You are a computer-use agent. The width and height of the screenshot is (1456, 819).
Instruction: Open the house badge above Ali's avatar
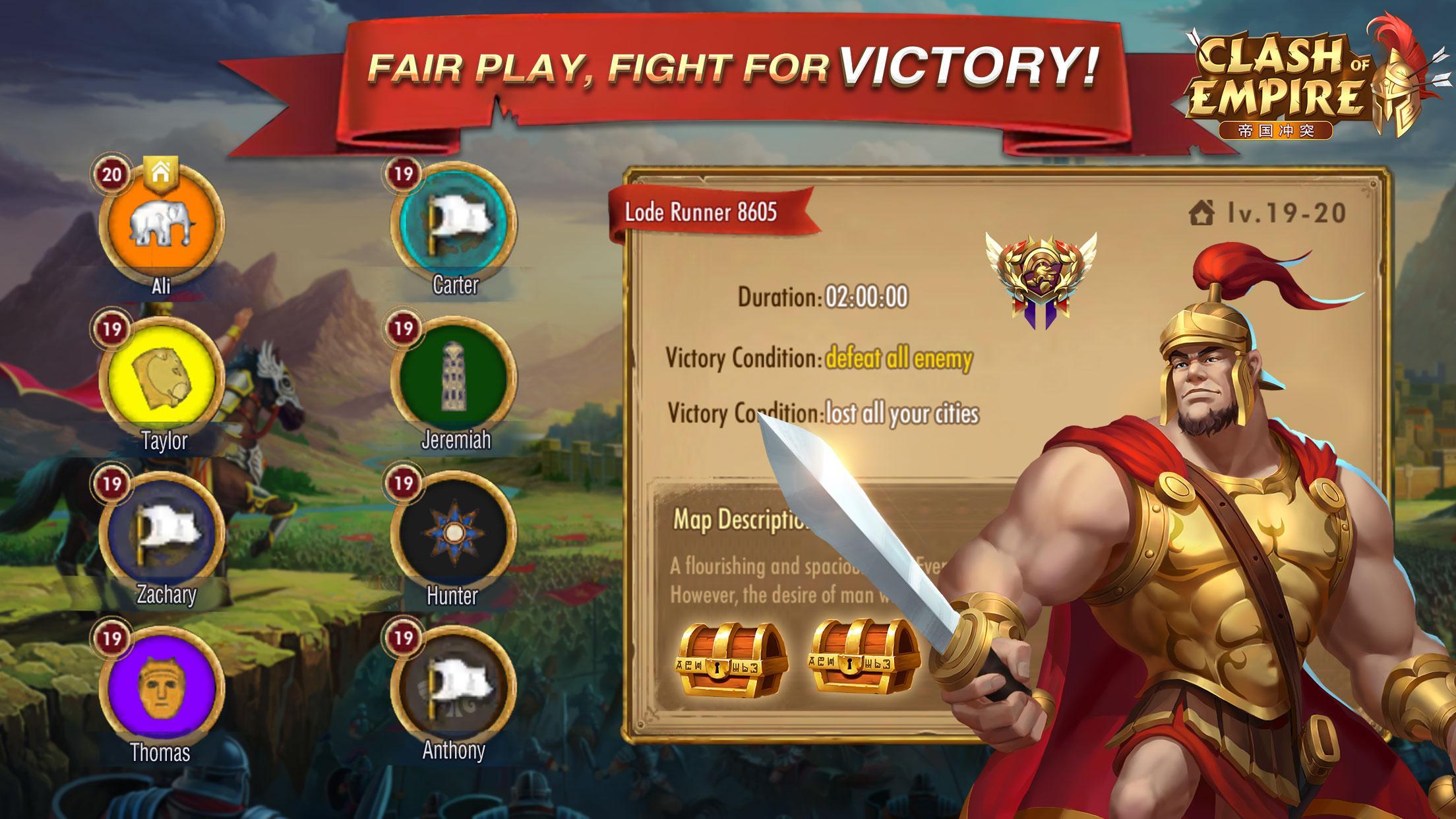(x=162, y=173)
